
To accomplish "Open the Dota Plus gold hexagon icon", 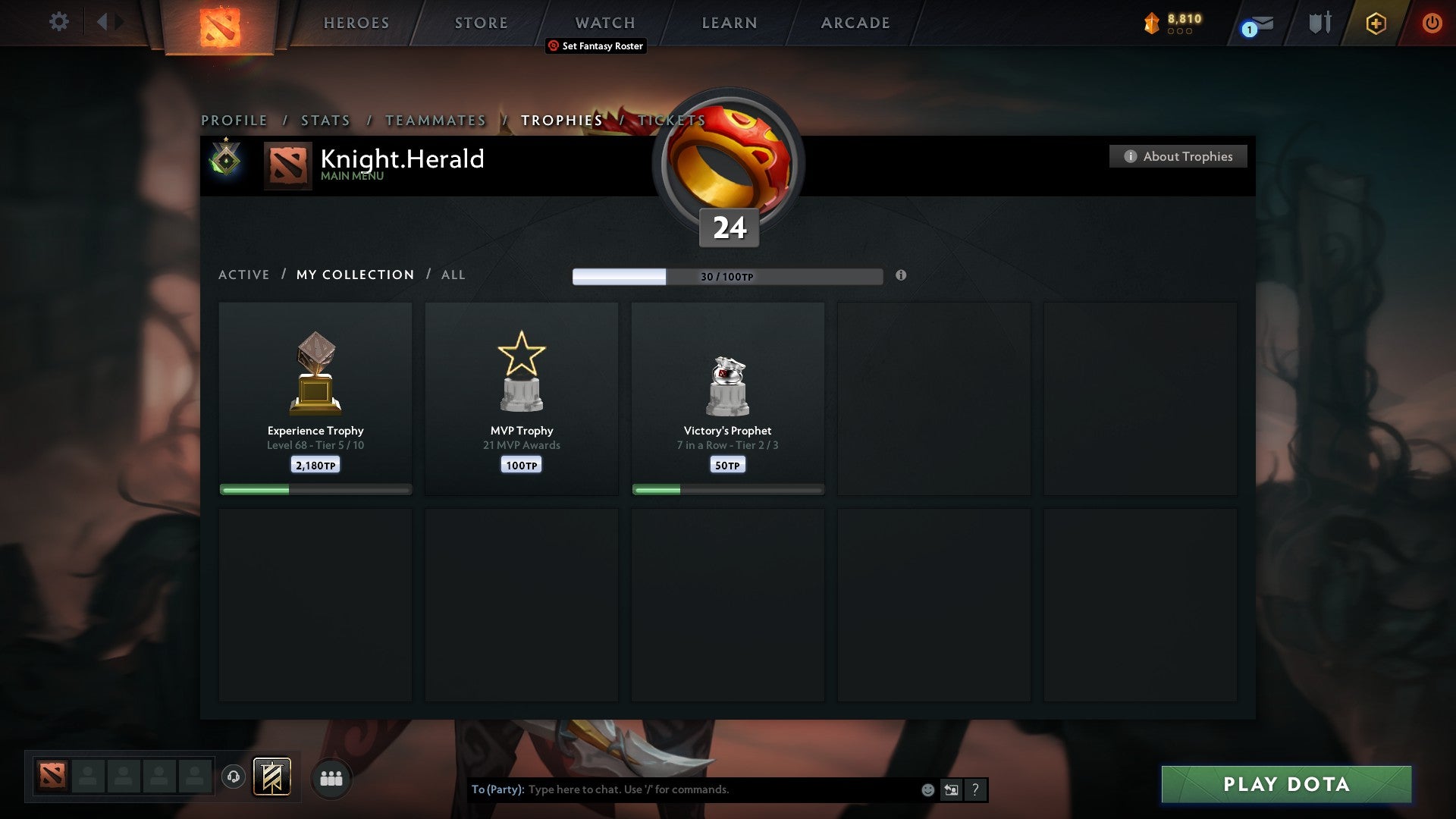I will pos(1376,24).
